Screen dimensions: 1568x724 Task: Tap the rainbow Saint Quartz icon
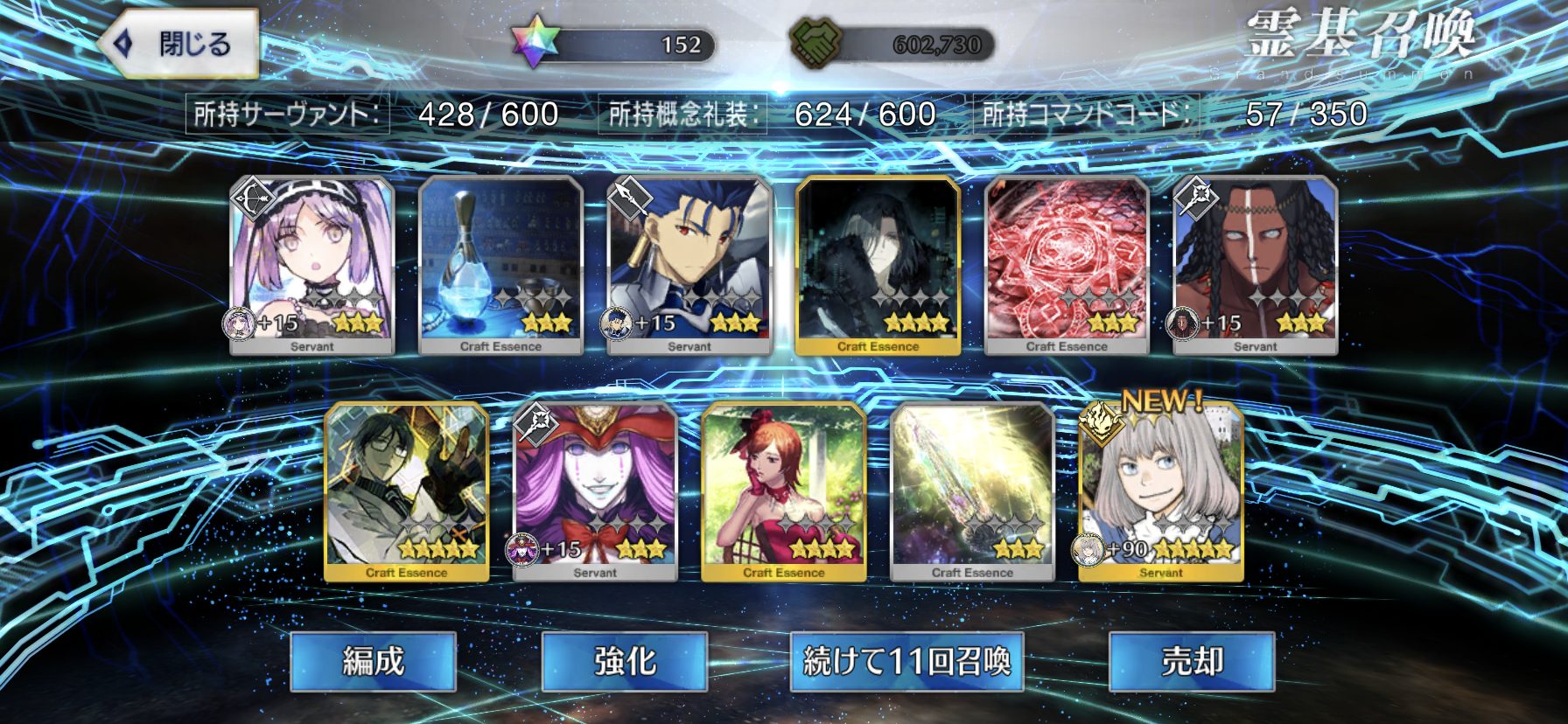tap(535, 44)
